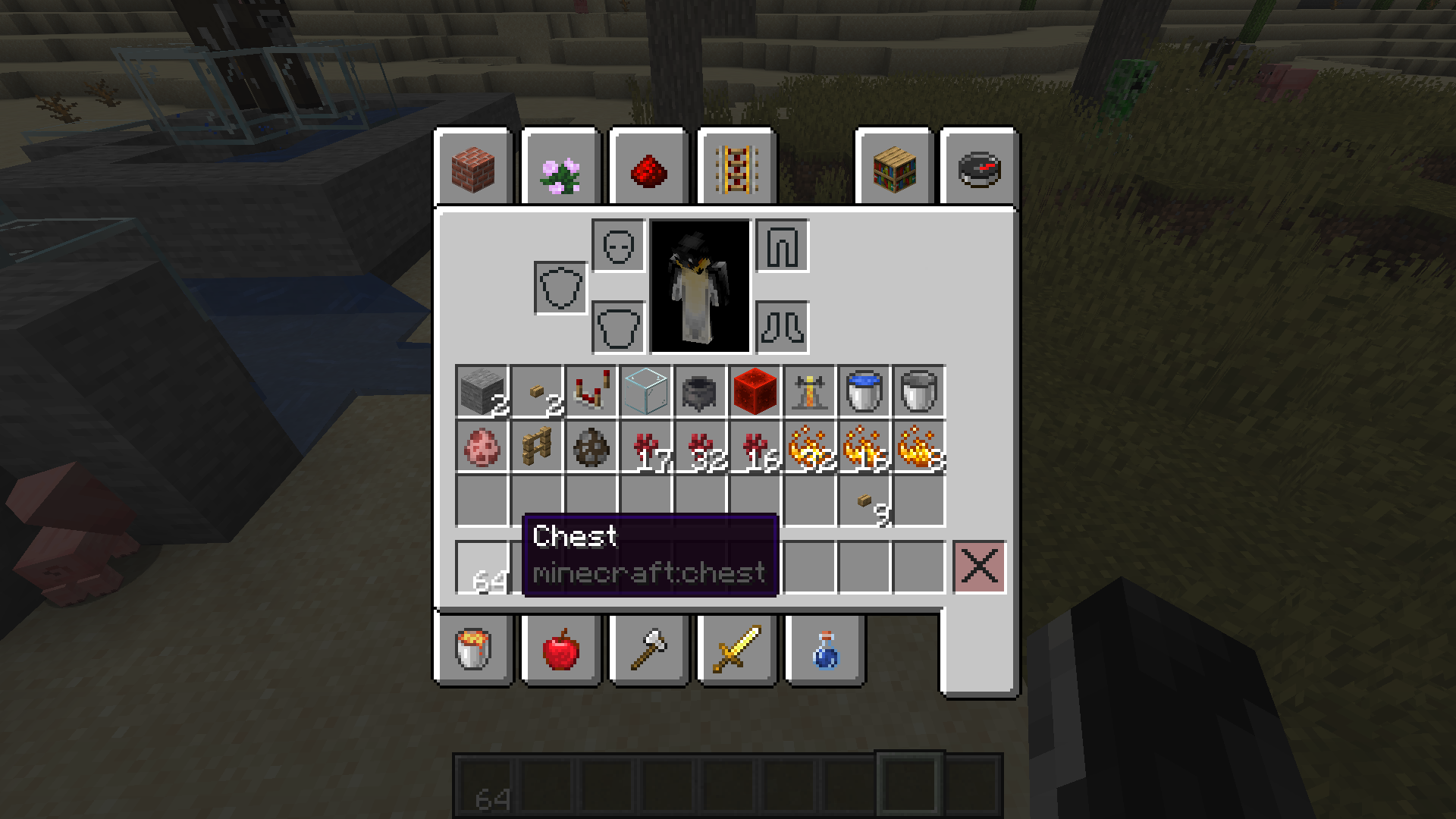Select the brewing stand item
This screenshot has height=819, width=1456.
click(x=810, y=391)
